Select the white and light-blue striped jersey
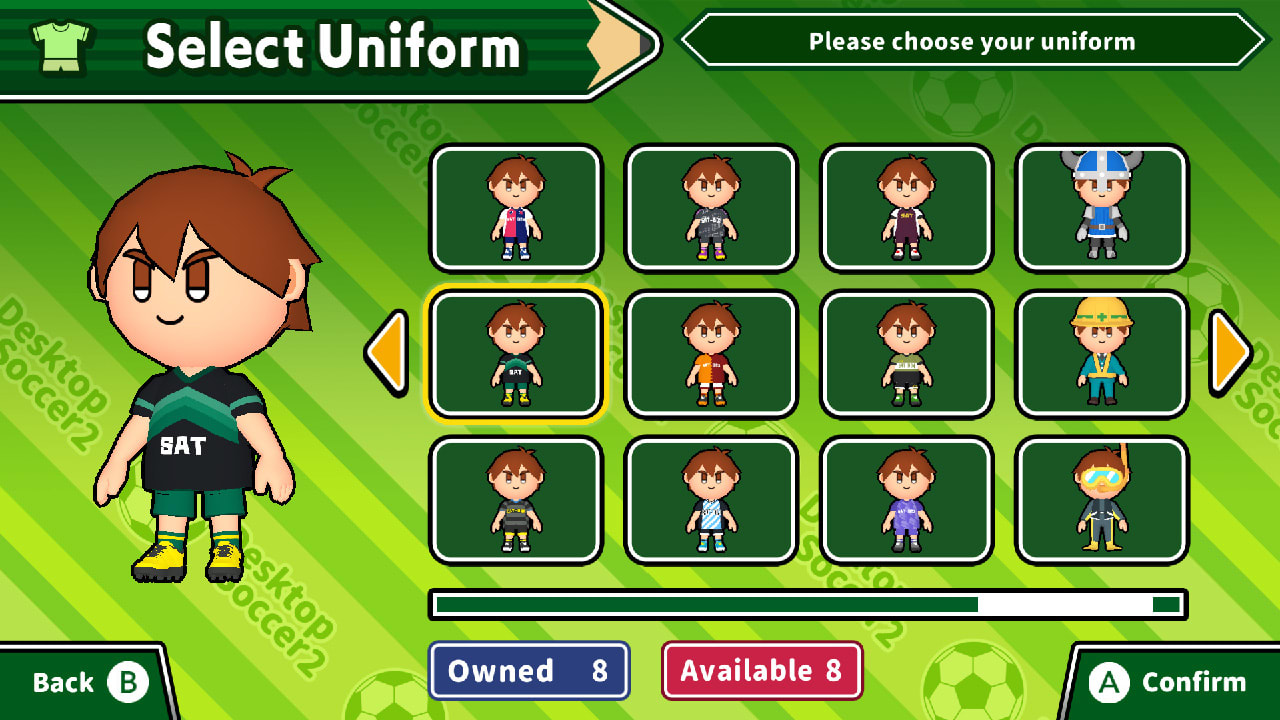Image resolution: width=1280 pixels, height=720 pixels. (710, 500)
